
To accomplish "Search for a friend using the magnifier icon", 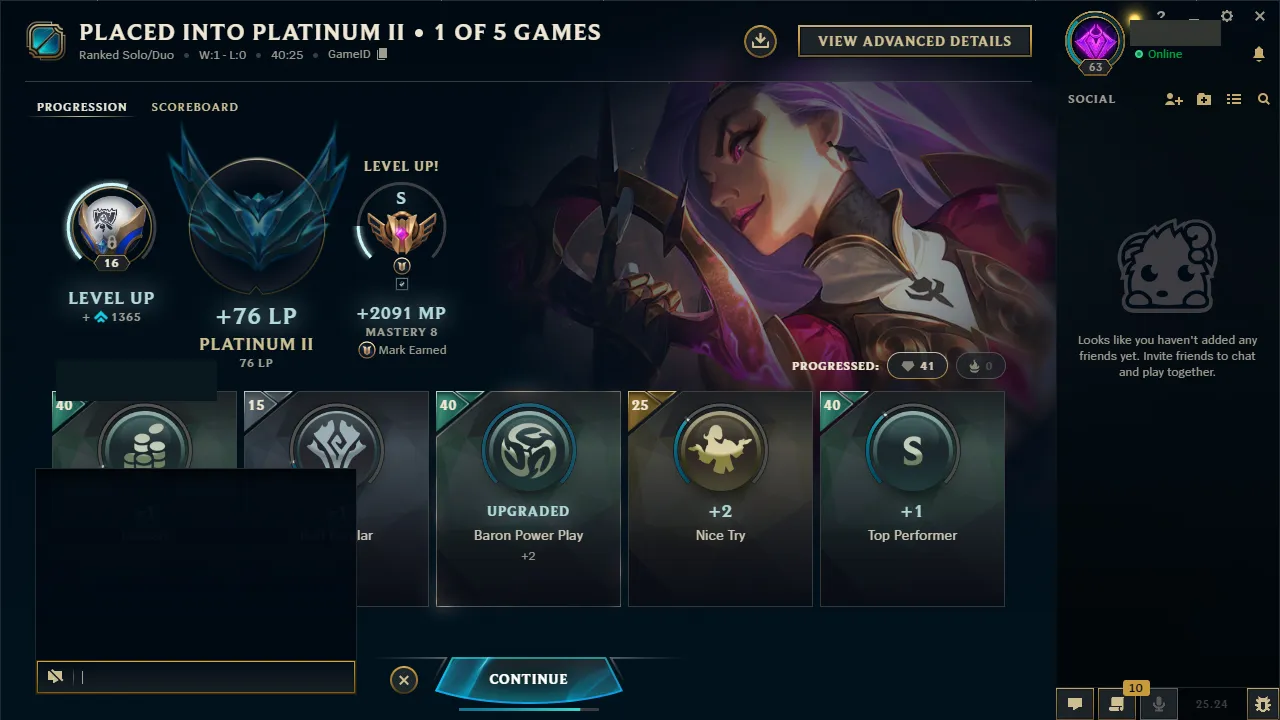I will [1263, 100].
